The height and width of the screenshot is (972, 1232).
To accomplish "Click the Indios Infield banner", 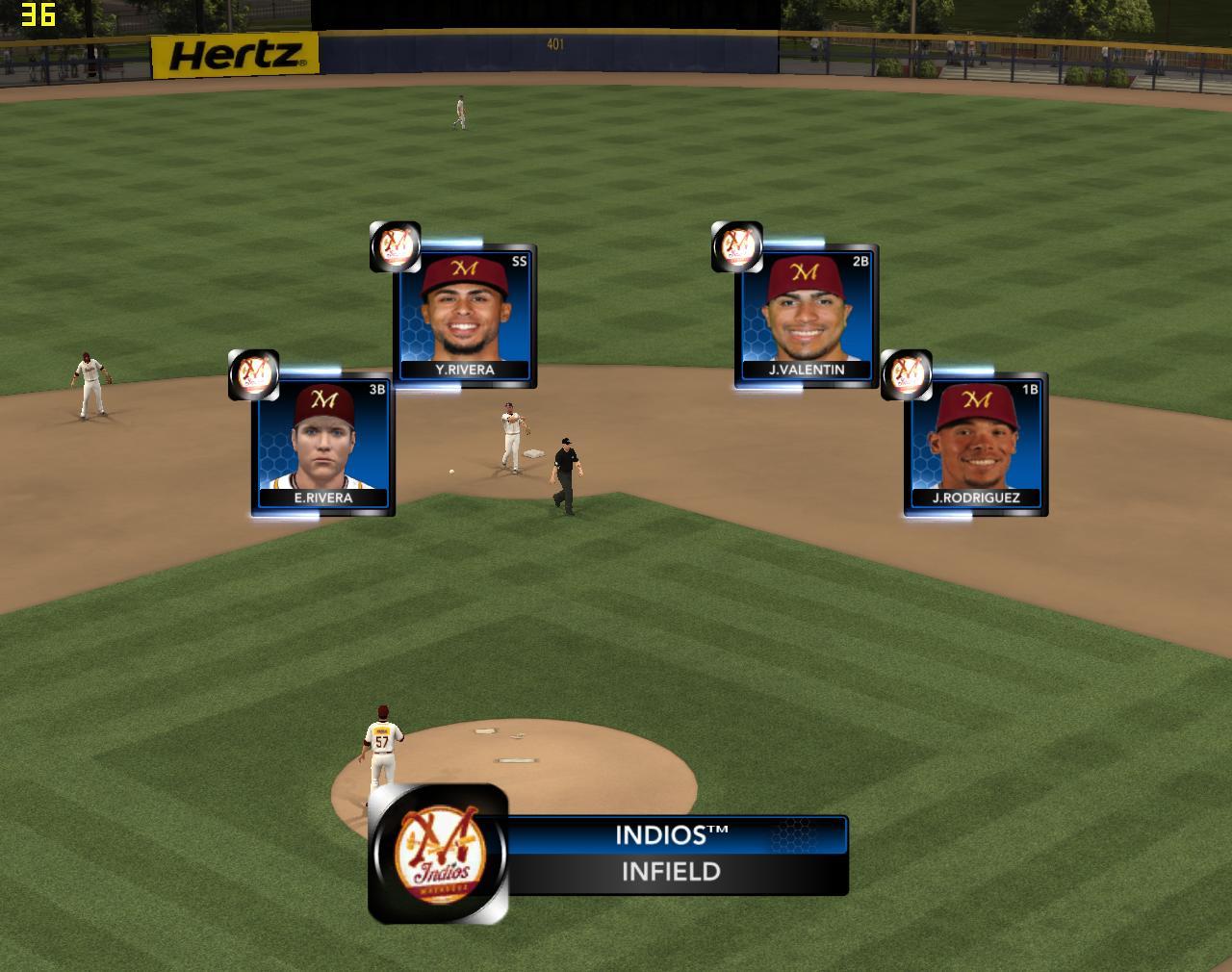I will pos(674,855).
